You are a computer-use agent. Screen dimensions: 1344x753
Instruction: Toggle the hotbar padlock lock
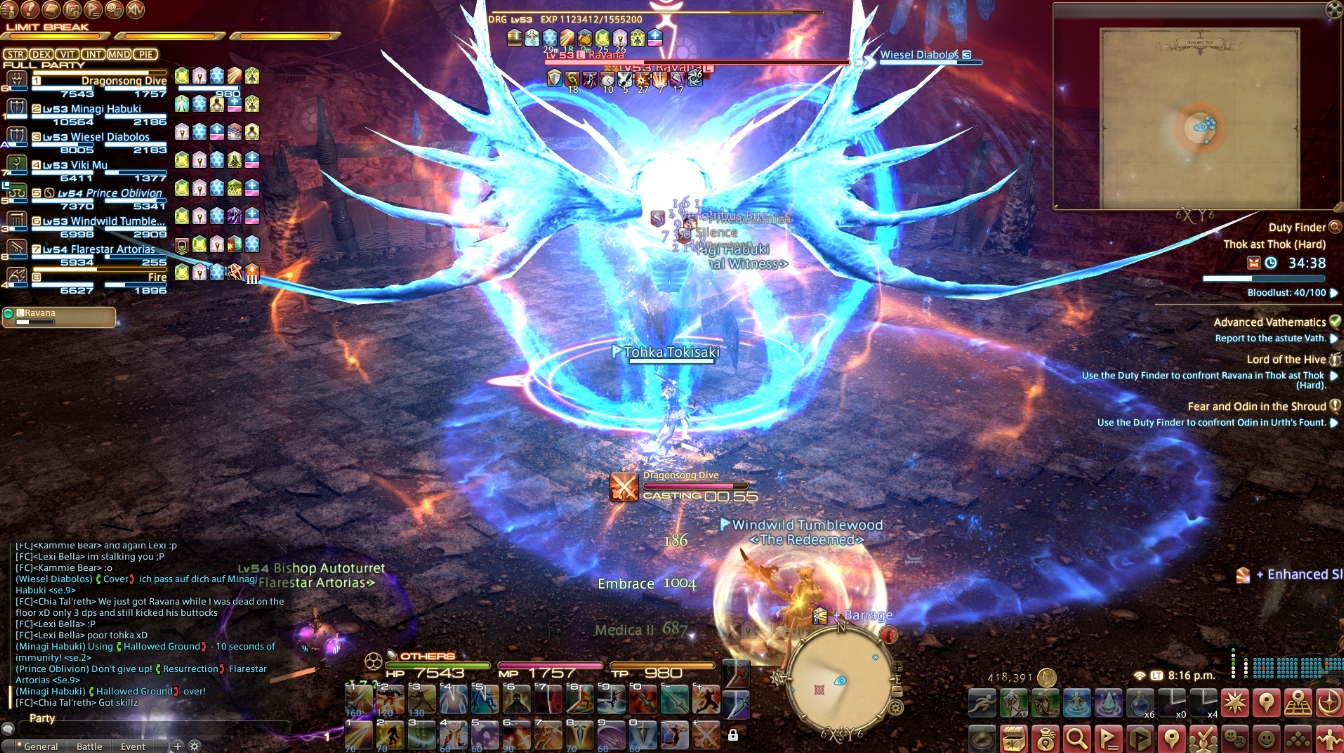733,733
